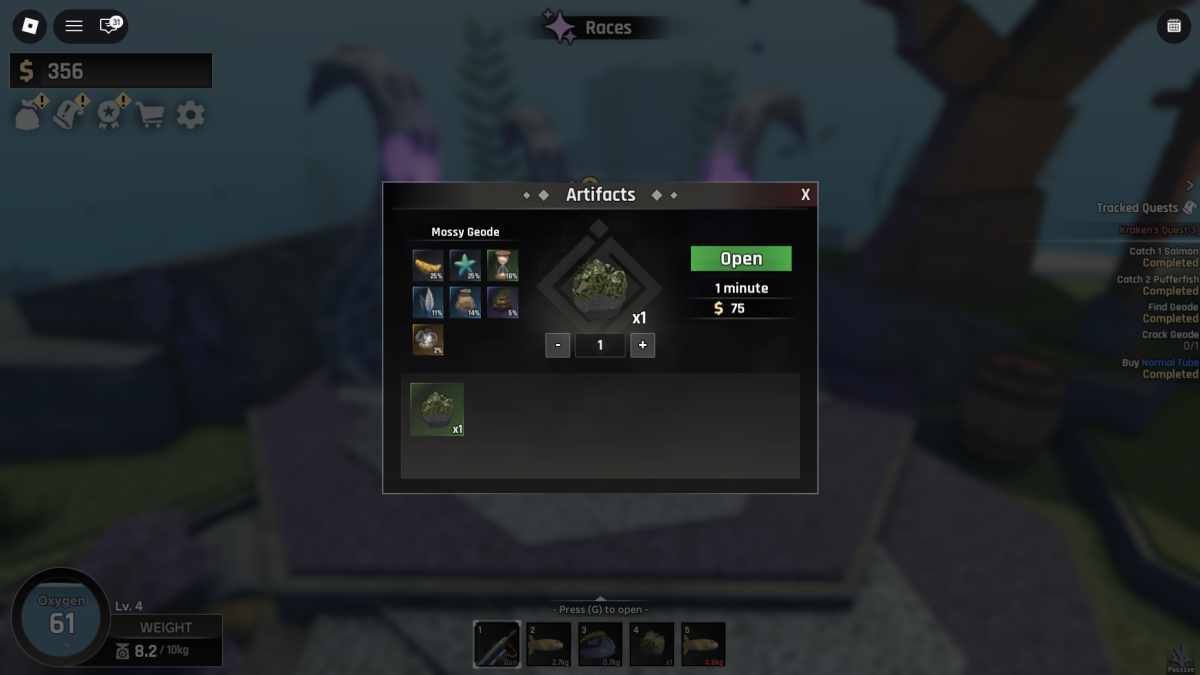Screen dimensions: 1200x675
Task: Open the calendar icon
Action: (1173, 27)
